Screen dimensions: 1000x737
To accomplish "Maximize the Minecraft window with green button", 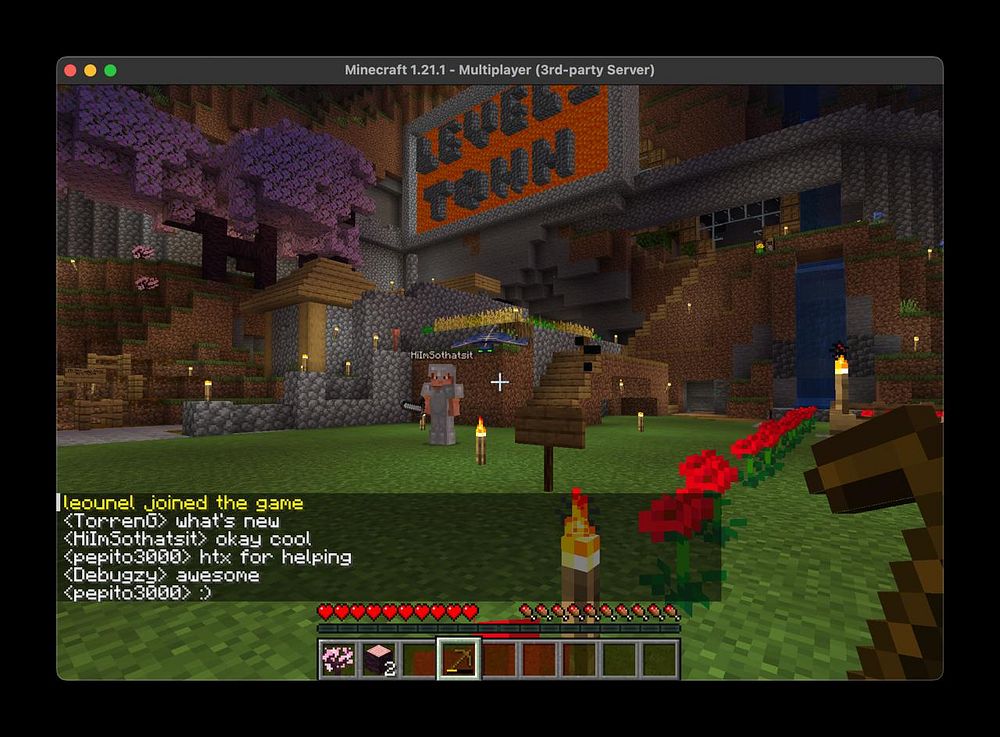I will tap(110, 70).
